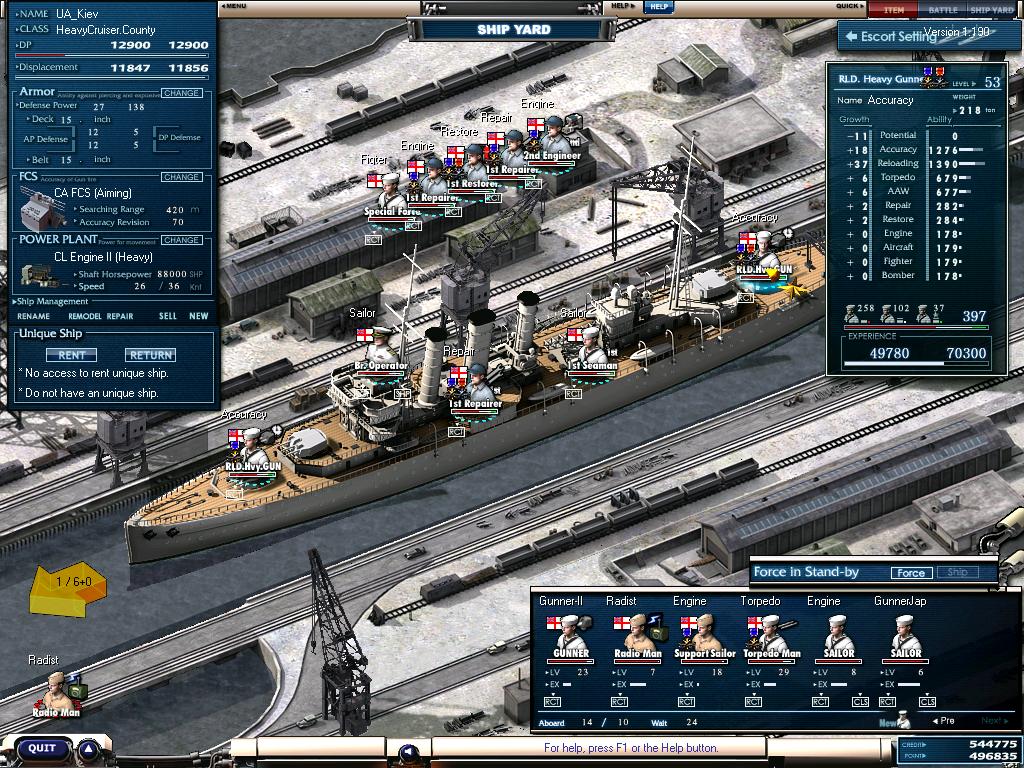Change the Power Plant engine
The width and height of the screenshot is (1024, 768).
[181, 240]
